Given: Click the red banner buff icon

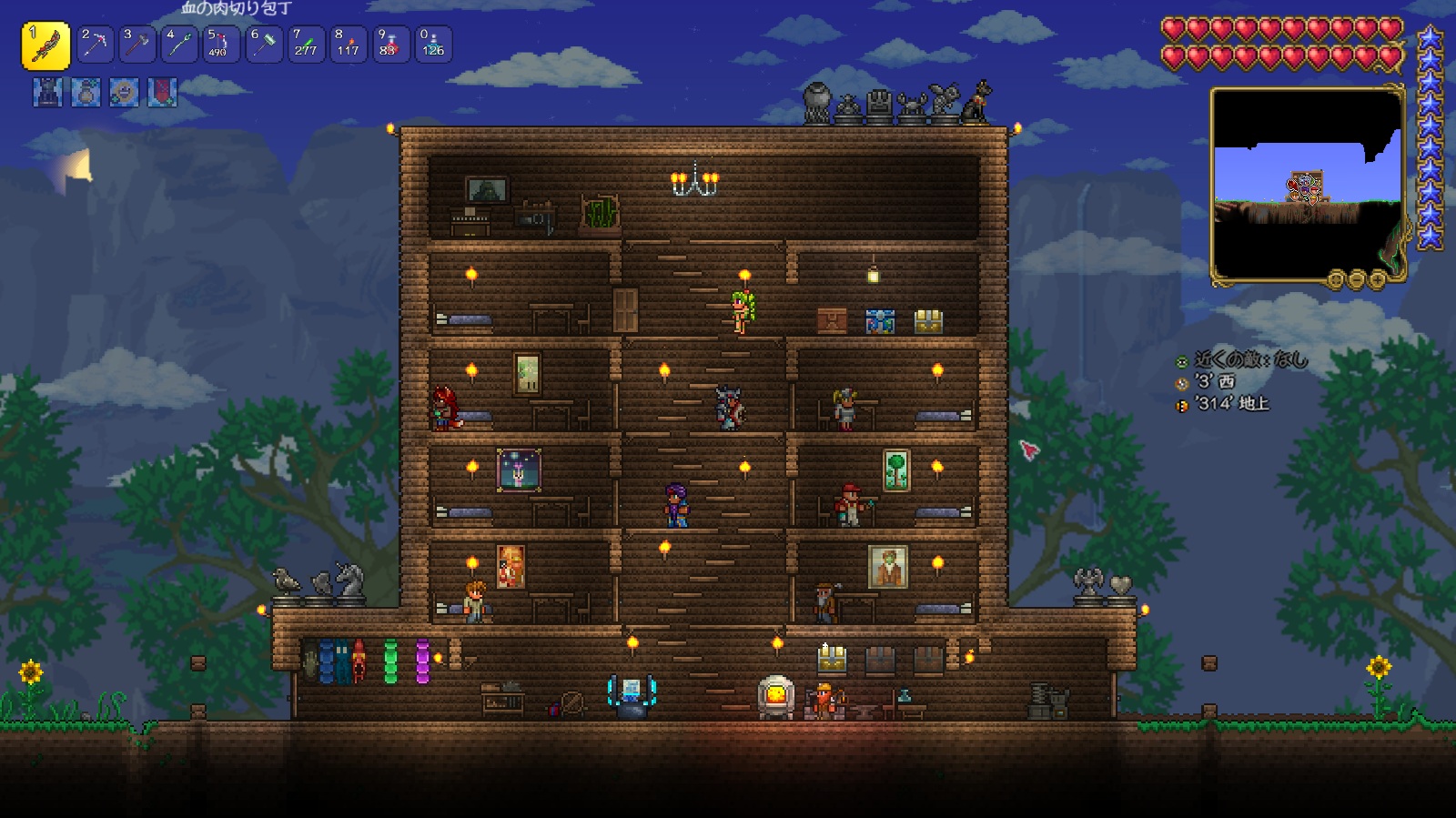Looking at the screenshot, I should point(162,93).
